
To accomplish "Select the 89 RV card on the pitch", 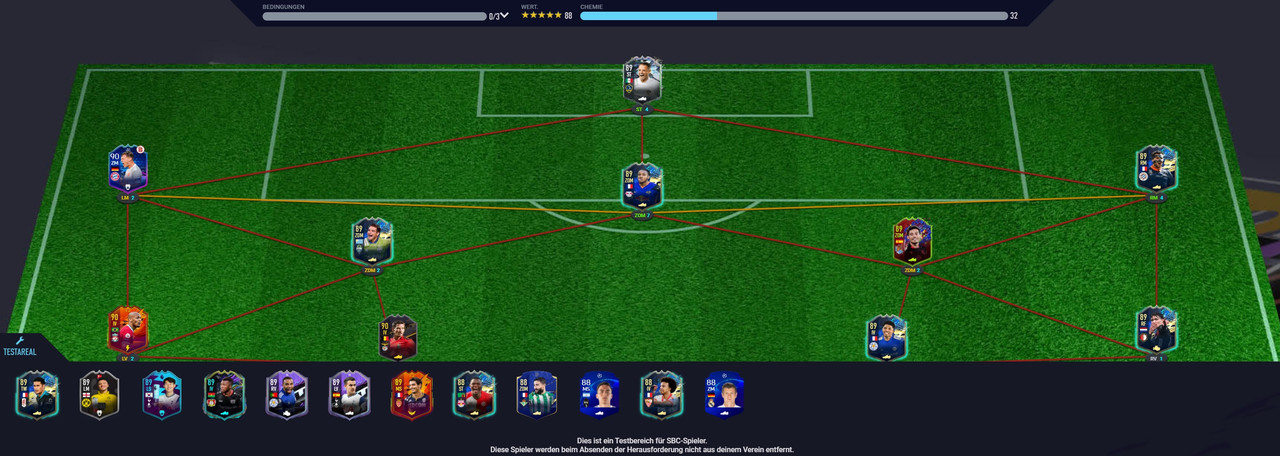I will [1156, 330].
